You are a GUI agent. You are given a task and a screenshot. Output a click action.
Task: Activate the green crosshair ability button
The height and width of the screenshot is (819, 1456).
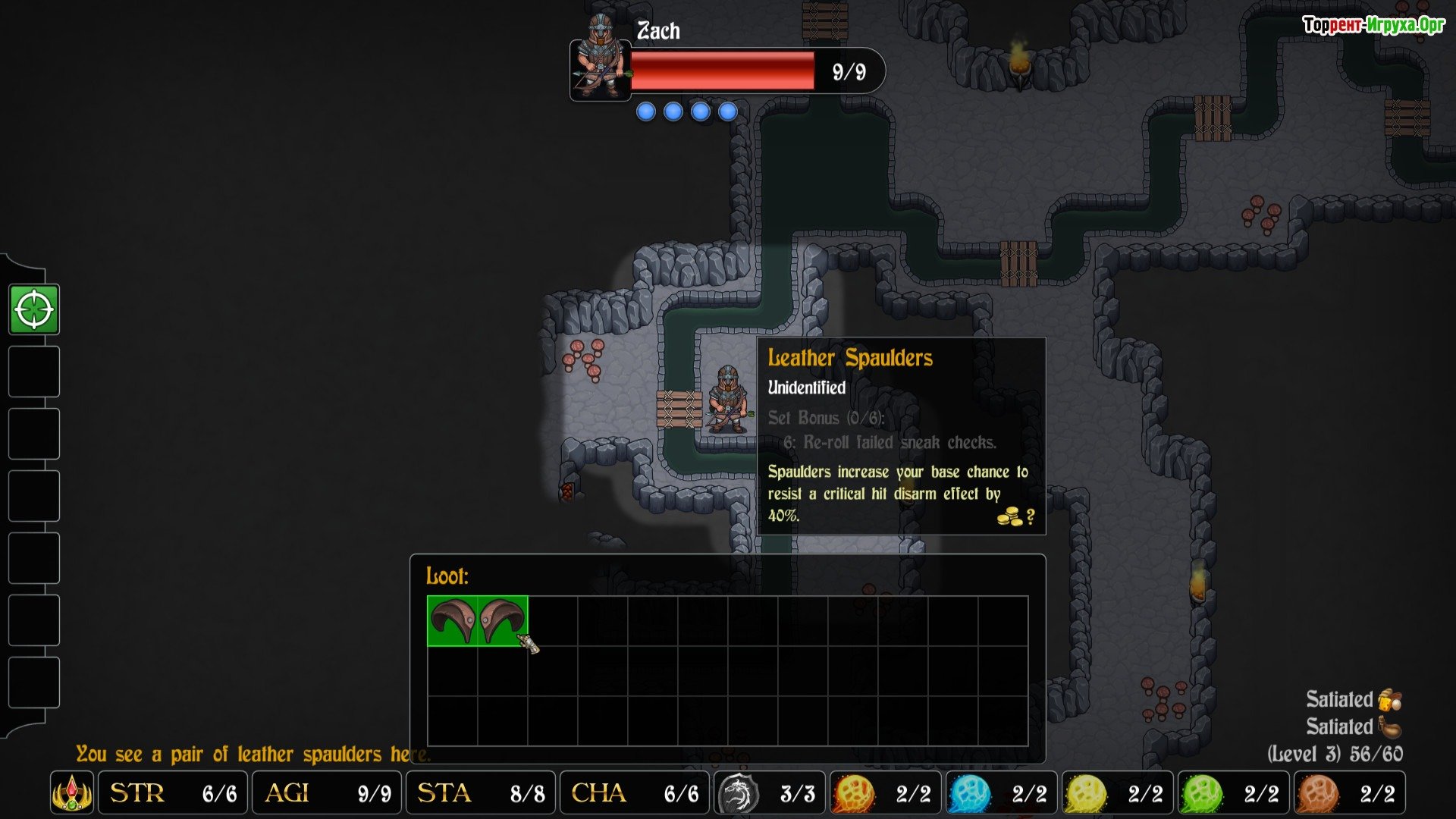34,309
